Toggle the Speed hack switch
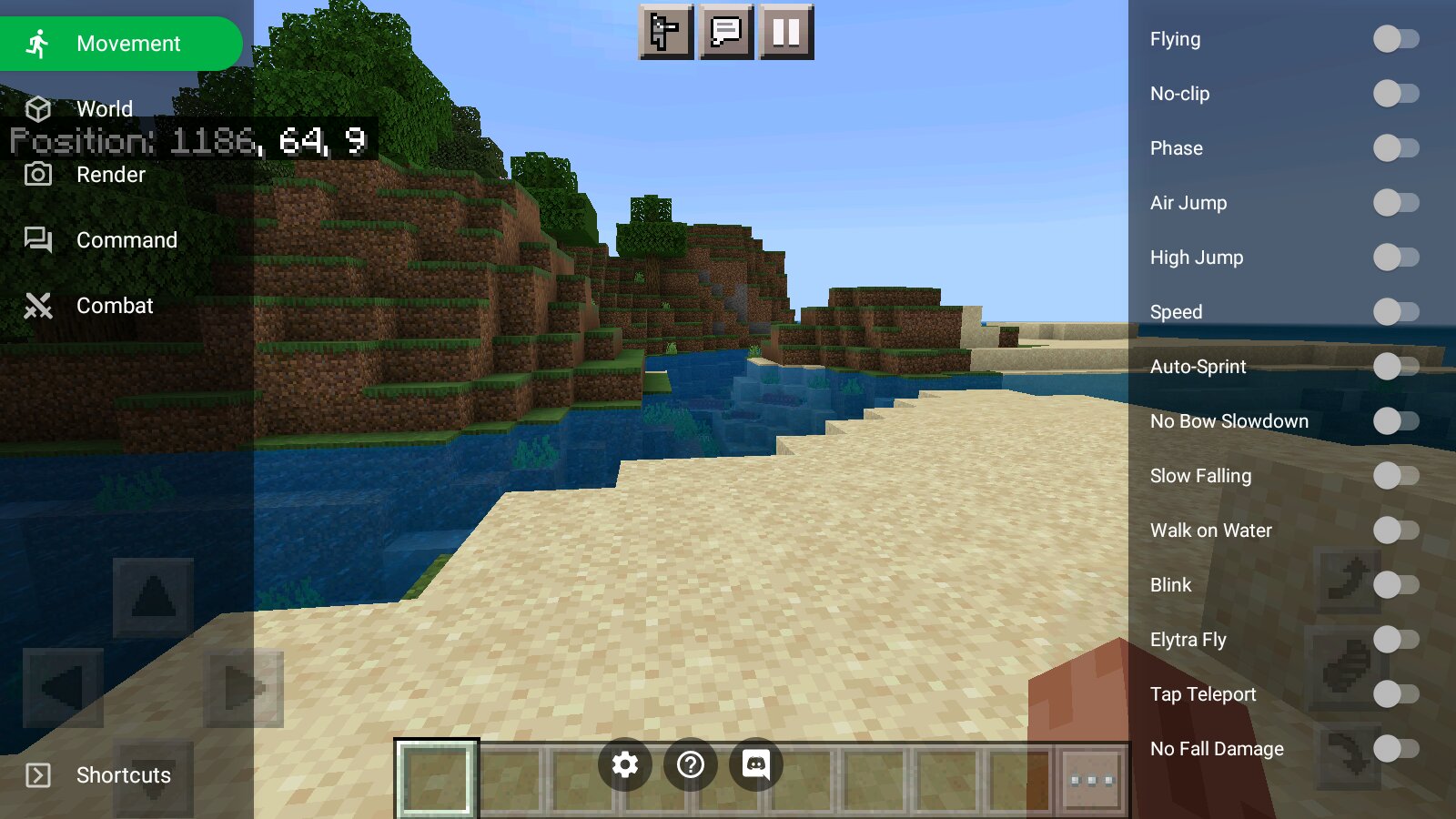The image size is (1456, 819). point(1395,312)
